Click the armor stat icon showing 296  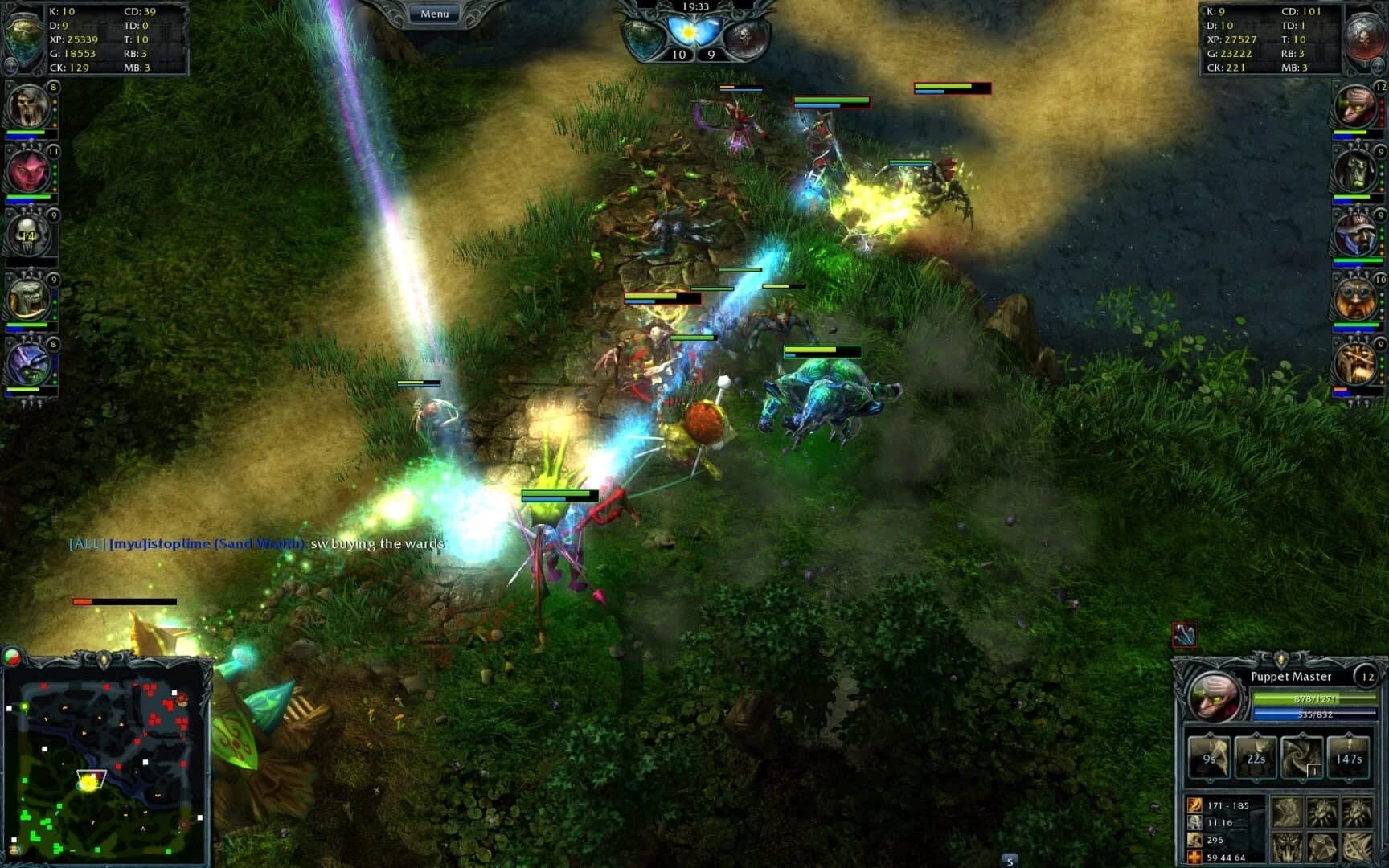[1194, 840]
